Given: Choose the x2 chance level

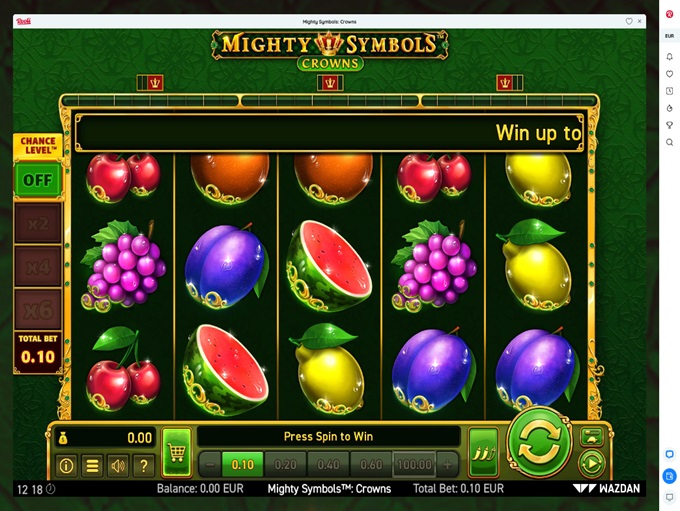Looking at the screenshot, I should pyautogui.click(x=38, y=224).
